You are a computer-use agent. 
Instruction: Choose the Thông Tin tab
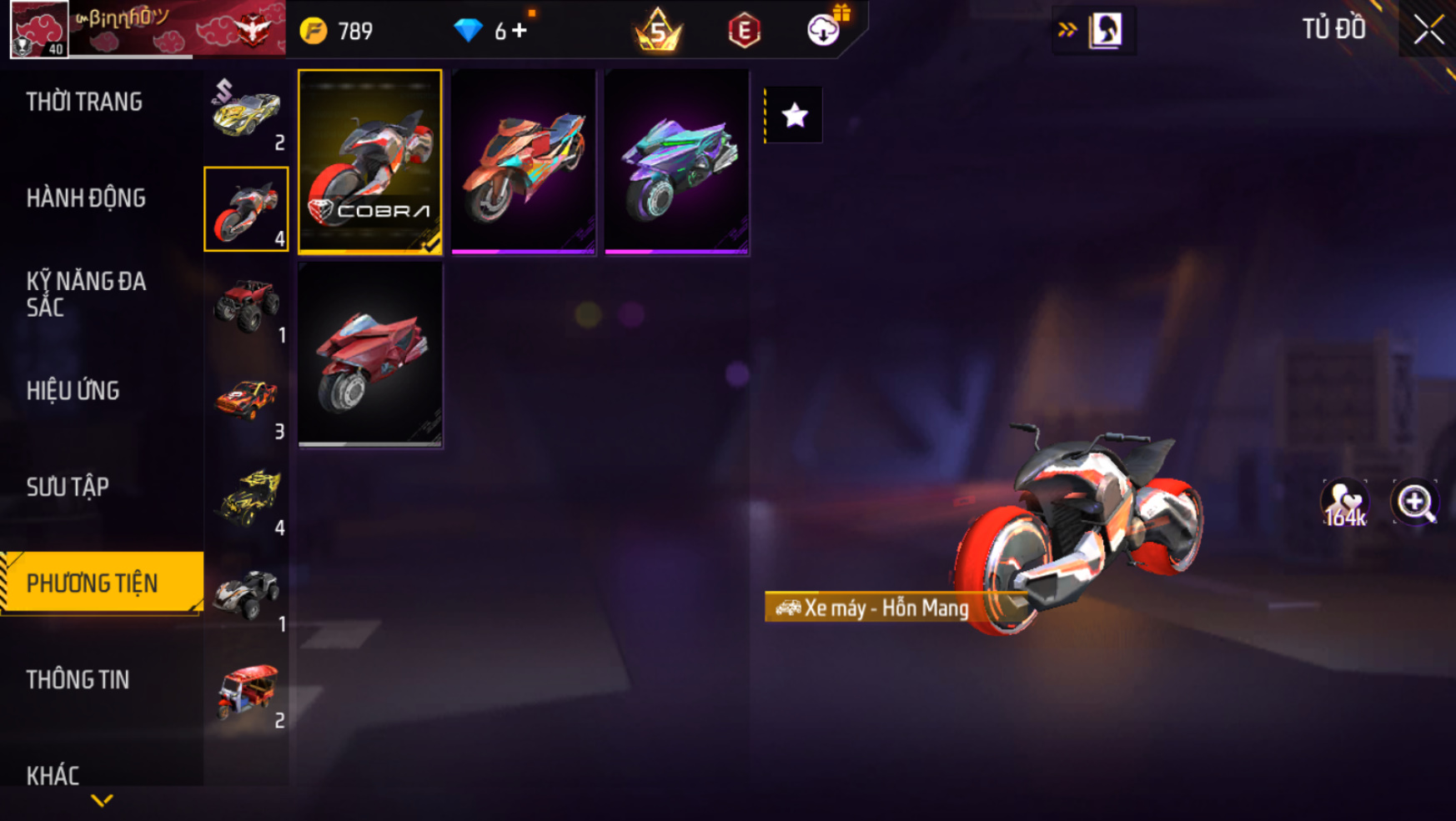pyautogui.click(x=78, y=680)
